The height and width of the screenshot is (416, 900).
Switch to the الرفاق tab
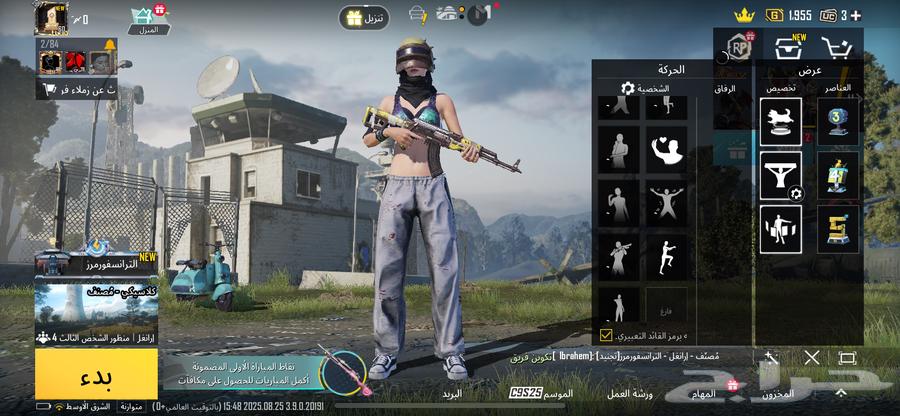pyautogui.click(x=726, y=88)
